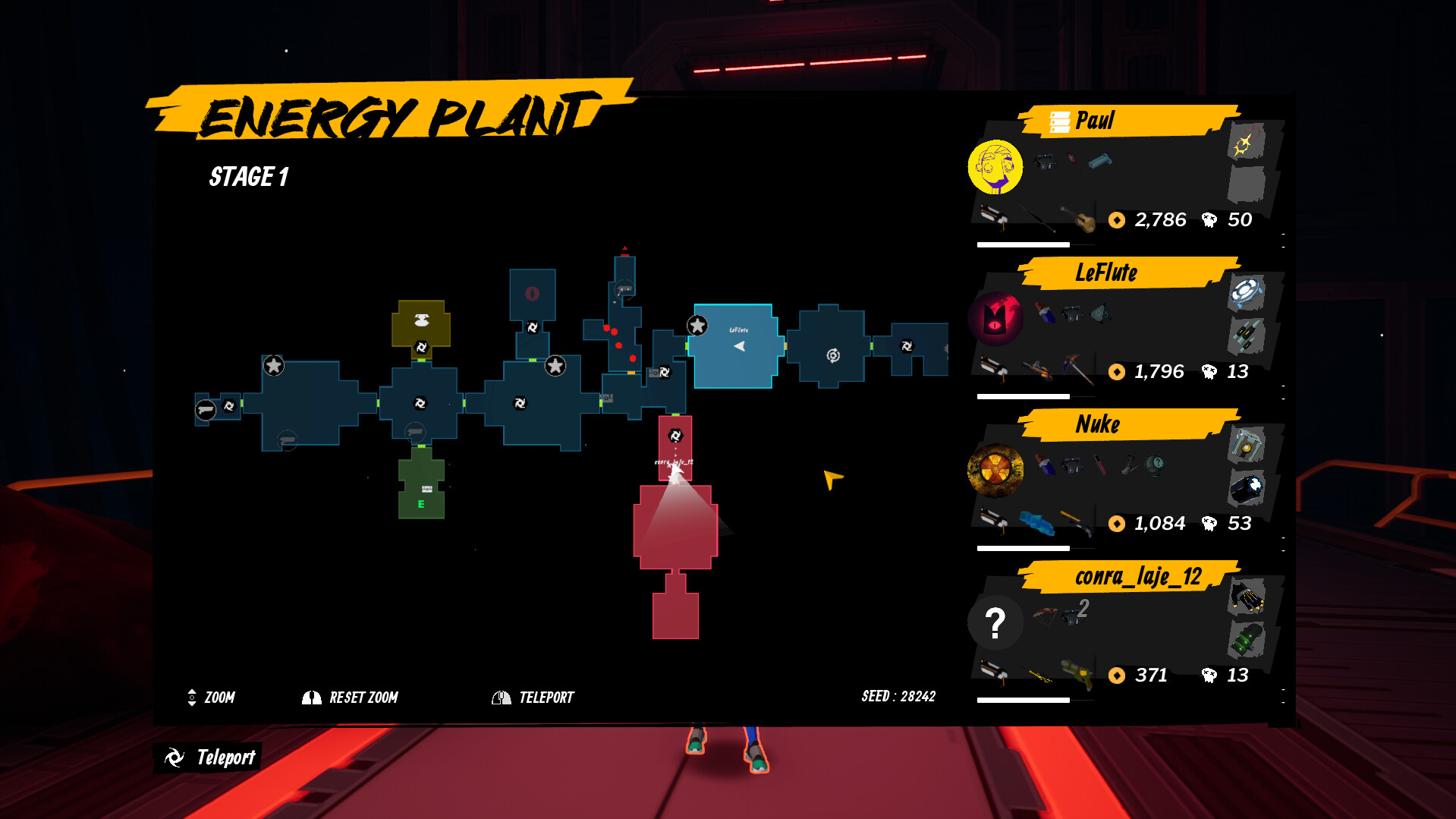
Task: Click the seed number 28242
Action: [918, 696]
